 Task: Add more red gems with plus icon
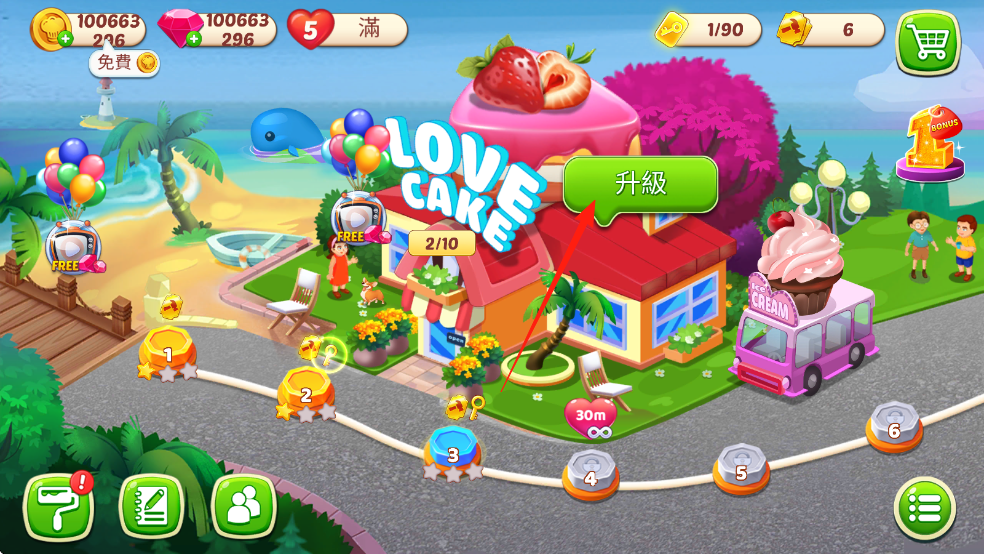point(193,39)
